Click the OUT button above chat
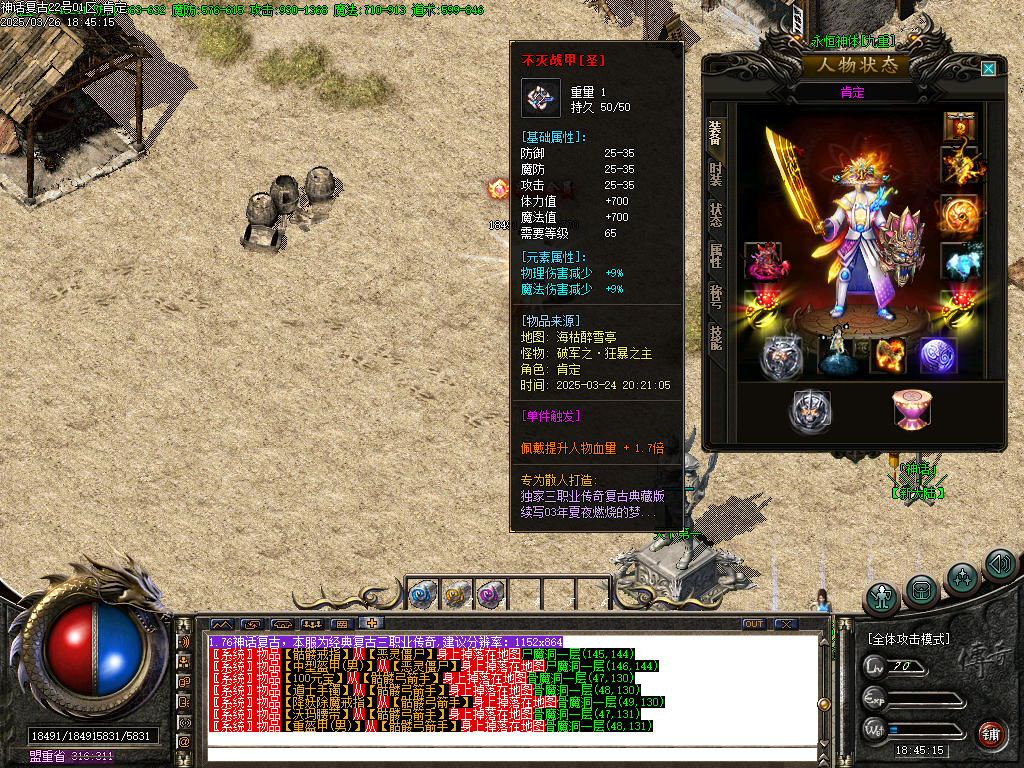Viewport: 1024px width, 768px height. tap(754, 624)
